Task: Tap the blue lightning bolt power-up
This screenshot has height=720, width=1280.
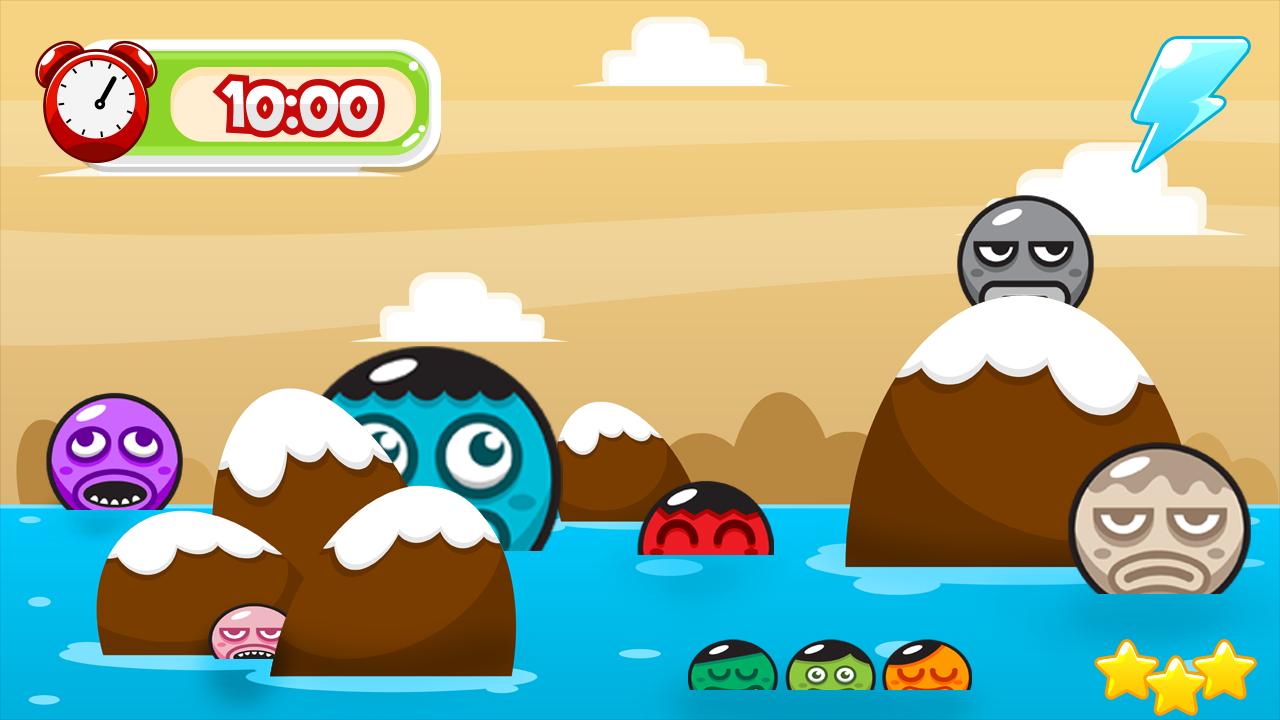Action: pyautogui.click(x=1188, y=100)
